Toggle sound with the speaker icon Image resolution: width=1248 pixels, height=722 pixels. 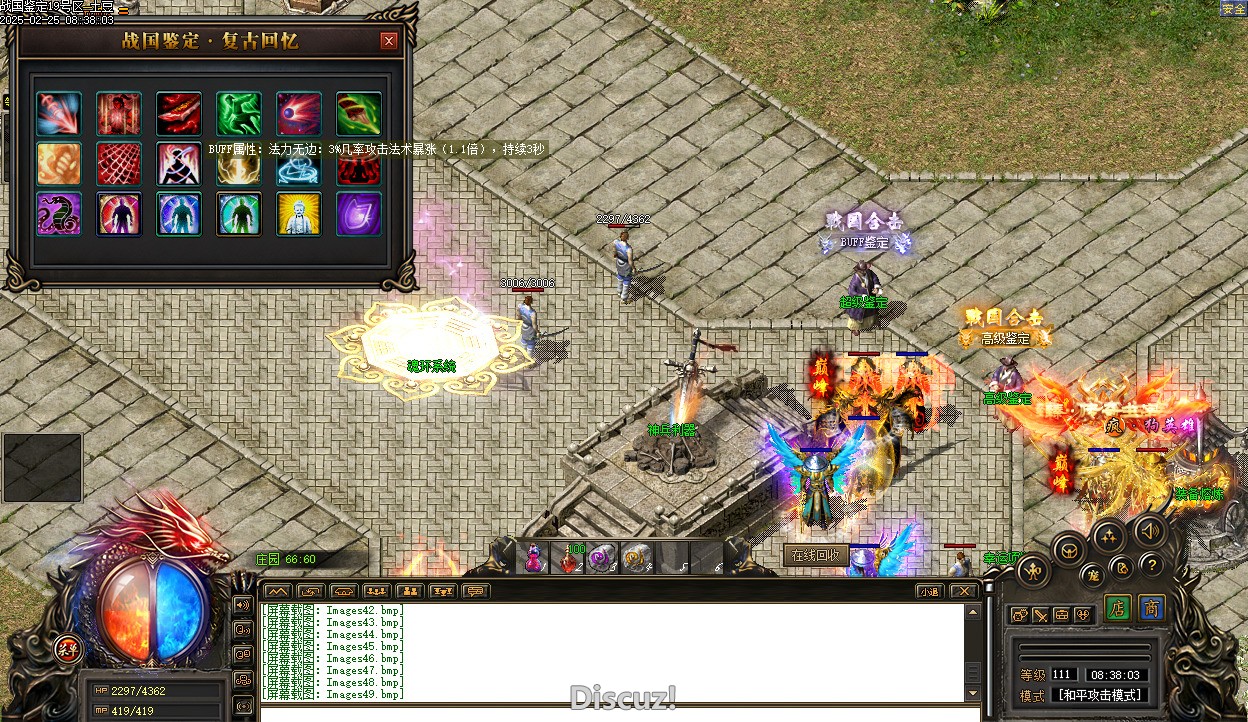point(1149,529)
